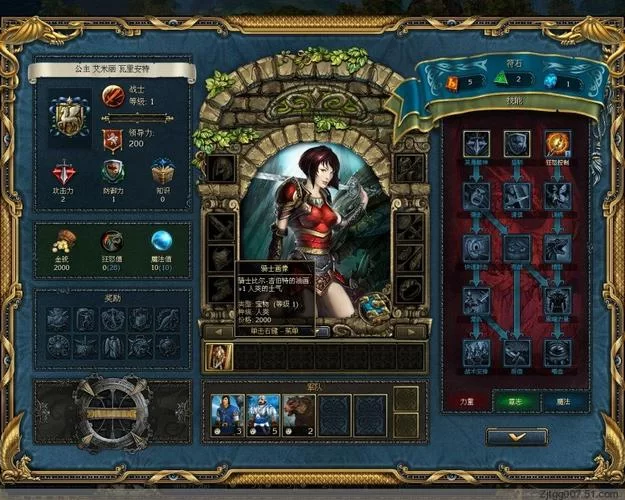Click the rage (狂怒值) icon
This screenshot has width=625, height=500.
tap(113, 241)
